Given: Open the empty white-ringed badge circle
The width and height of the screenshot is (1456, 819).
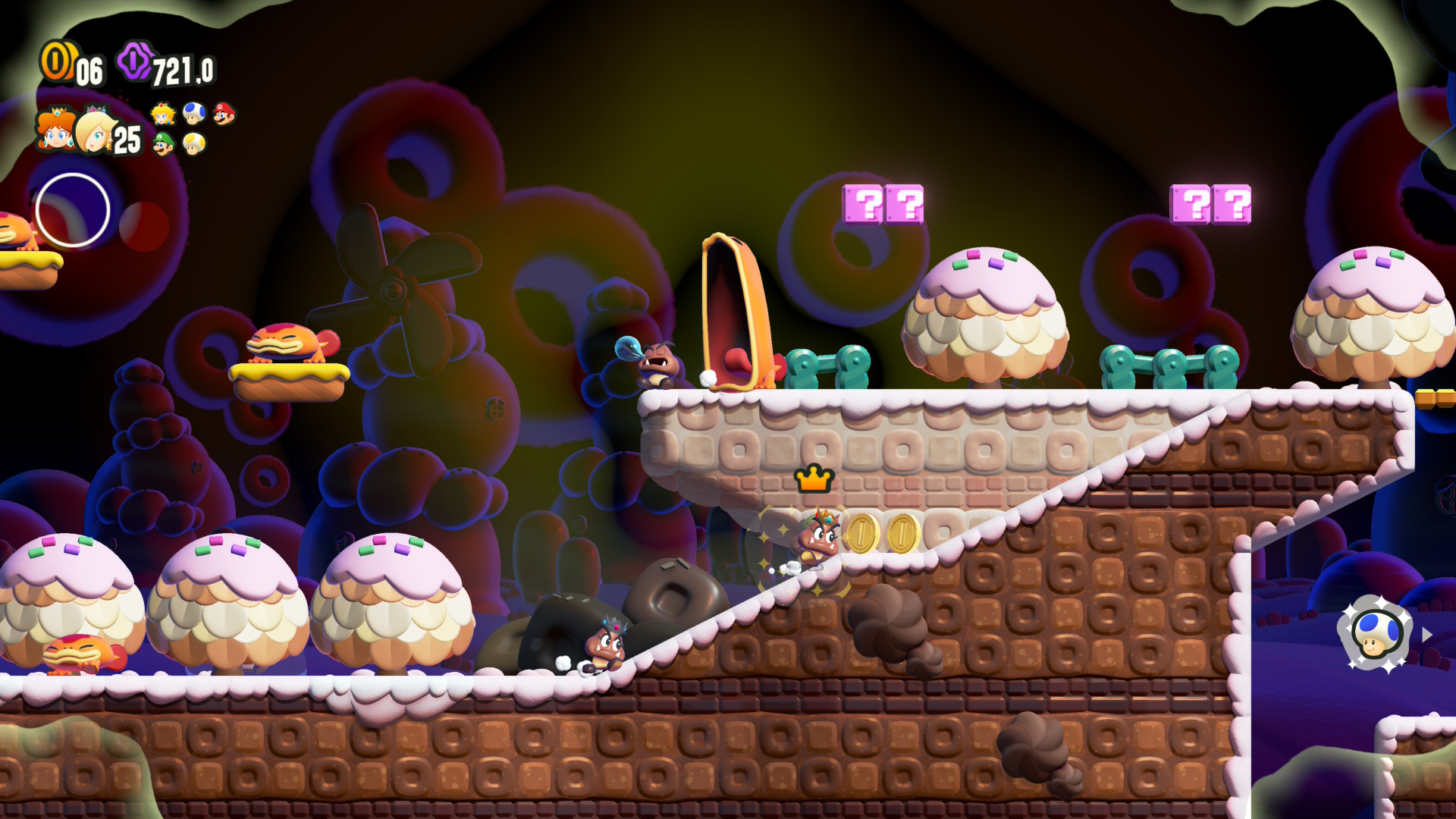Looking at the screenshot, I should [73, 210].
